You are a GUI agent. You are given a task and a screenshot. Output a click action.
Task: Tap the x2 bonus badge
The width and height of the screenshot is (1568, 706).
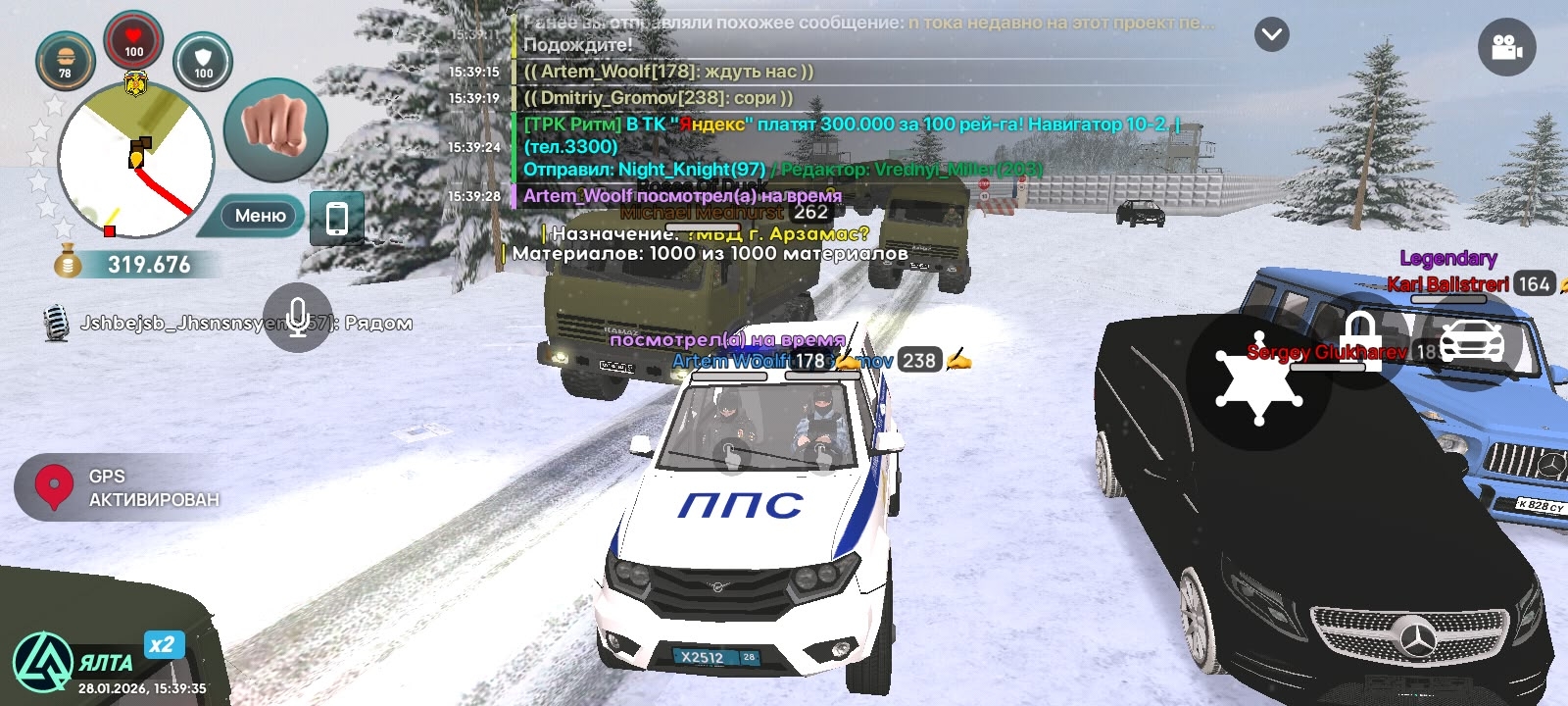[162, 644]
